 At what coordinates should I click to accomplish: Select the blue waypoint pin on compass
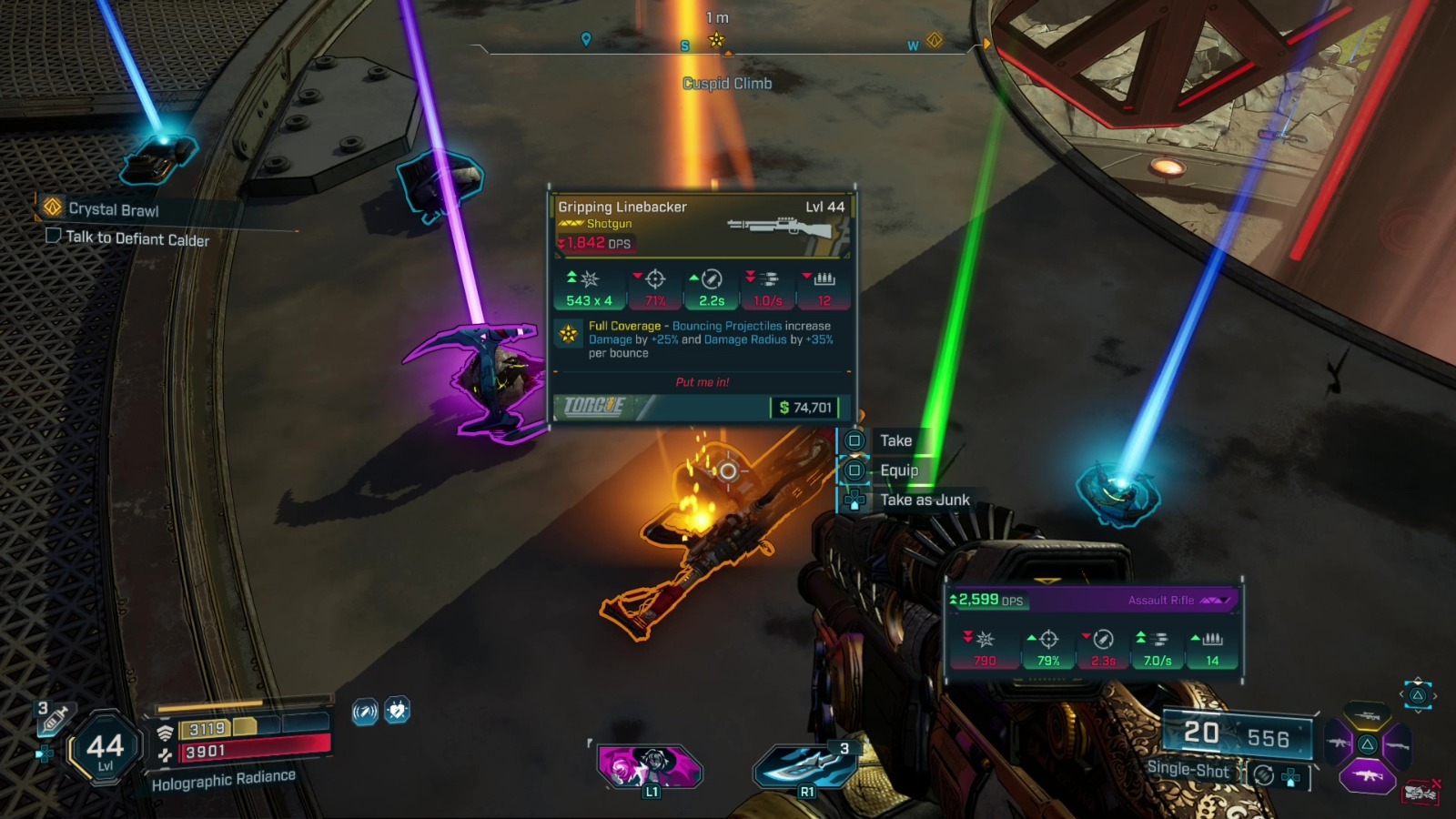tap(586, 39)
